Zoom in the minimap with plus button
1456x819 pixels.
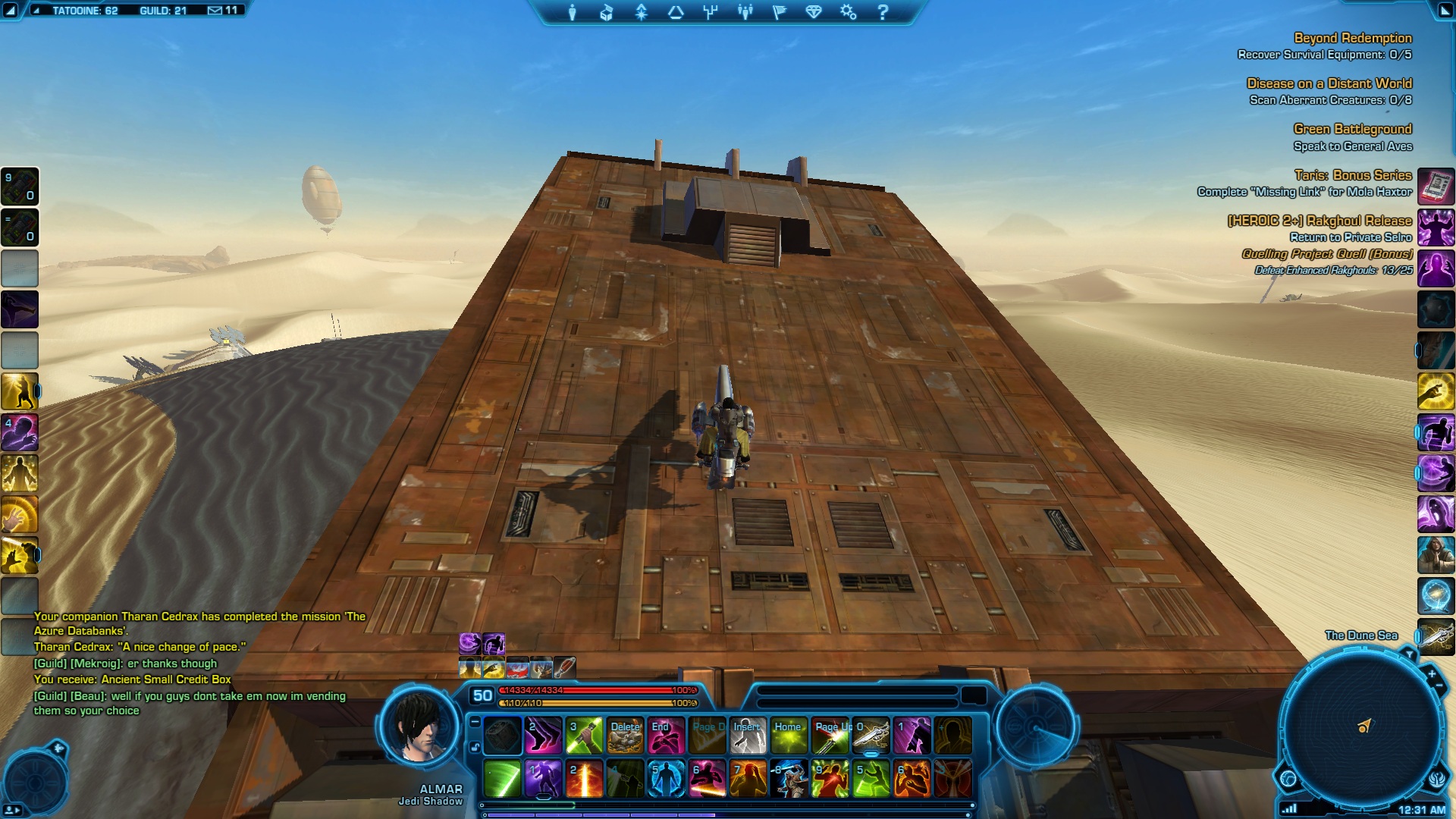(1431, 674)
